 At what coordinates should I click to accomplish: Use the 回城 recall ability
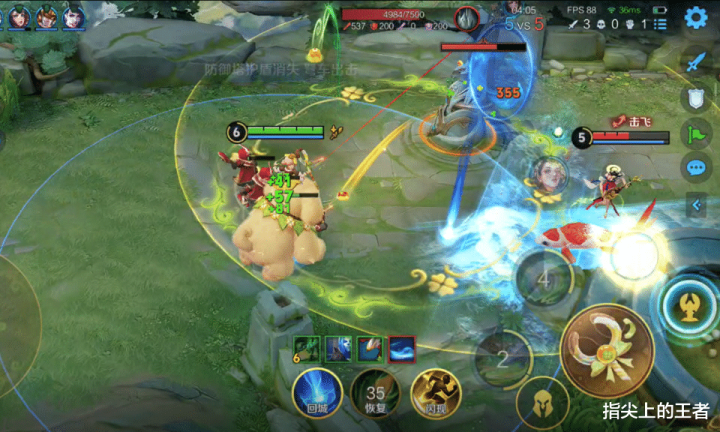coord(316,393)
